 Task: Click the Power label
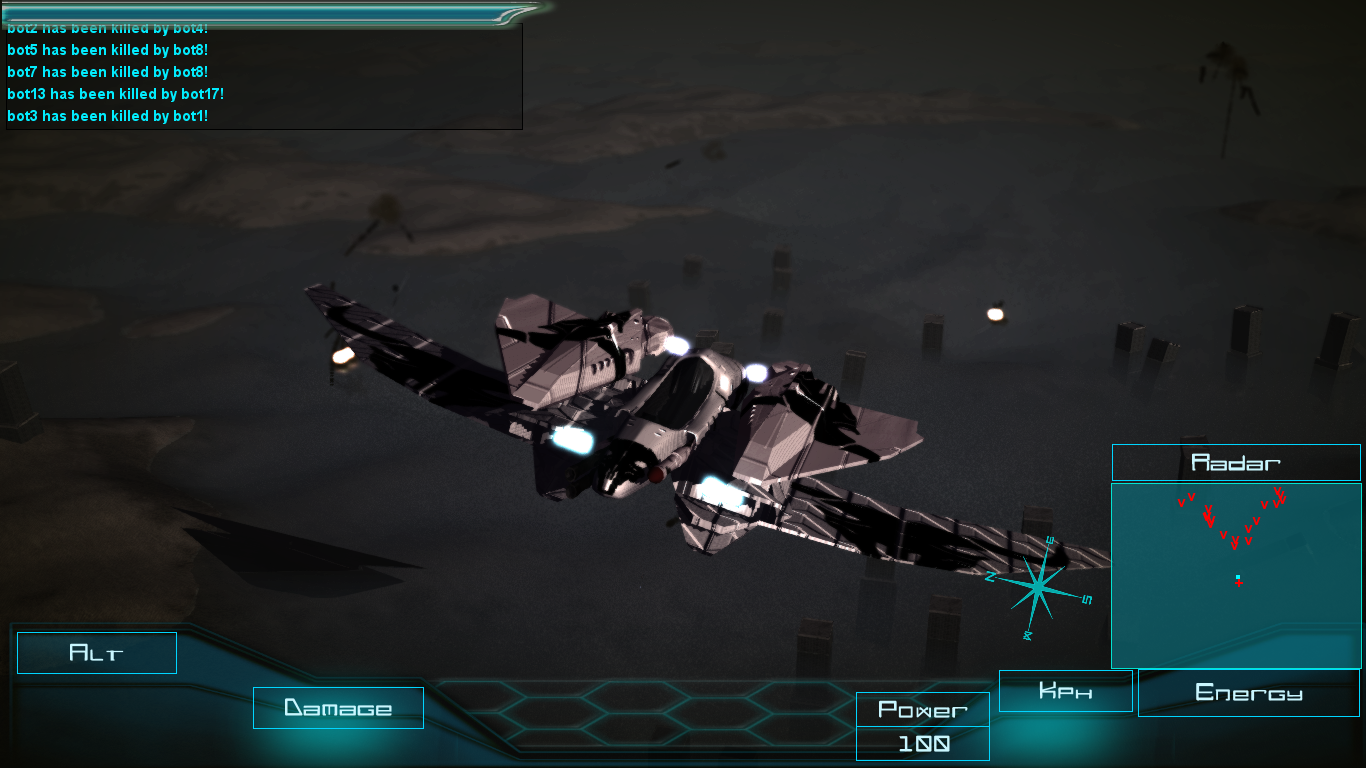[922, 710]
